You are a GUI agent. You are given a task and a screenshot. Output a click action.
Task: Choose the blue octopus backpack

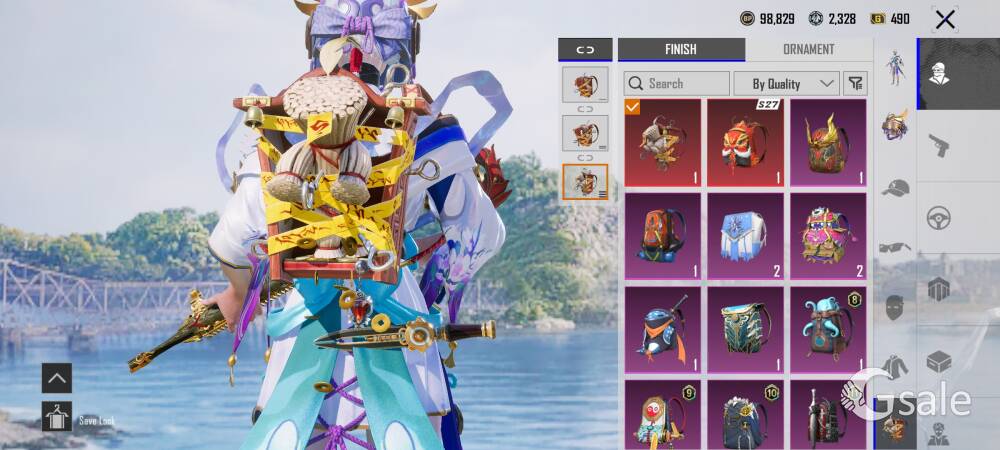click(828, 329)
